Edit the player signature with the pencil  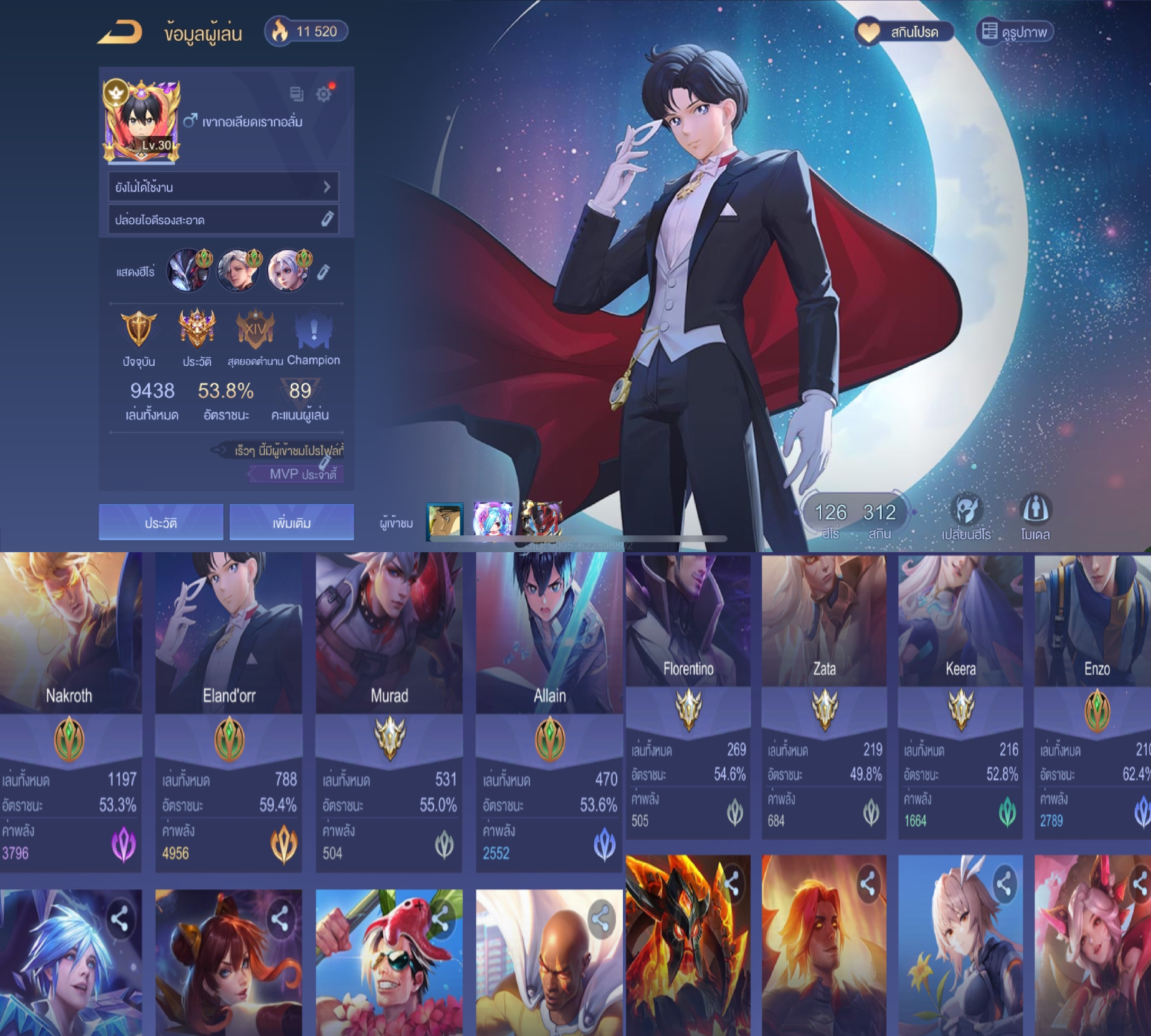coord(326,220)
